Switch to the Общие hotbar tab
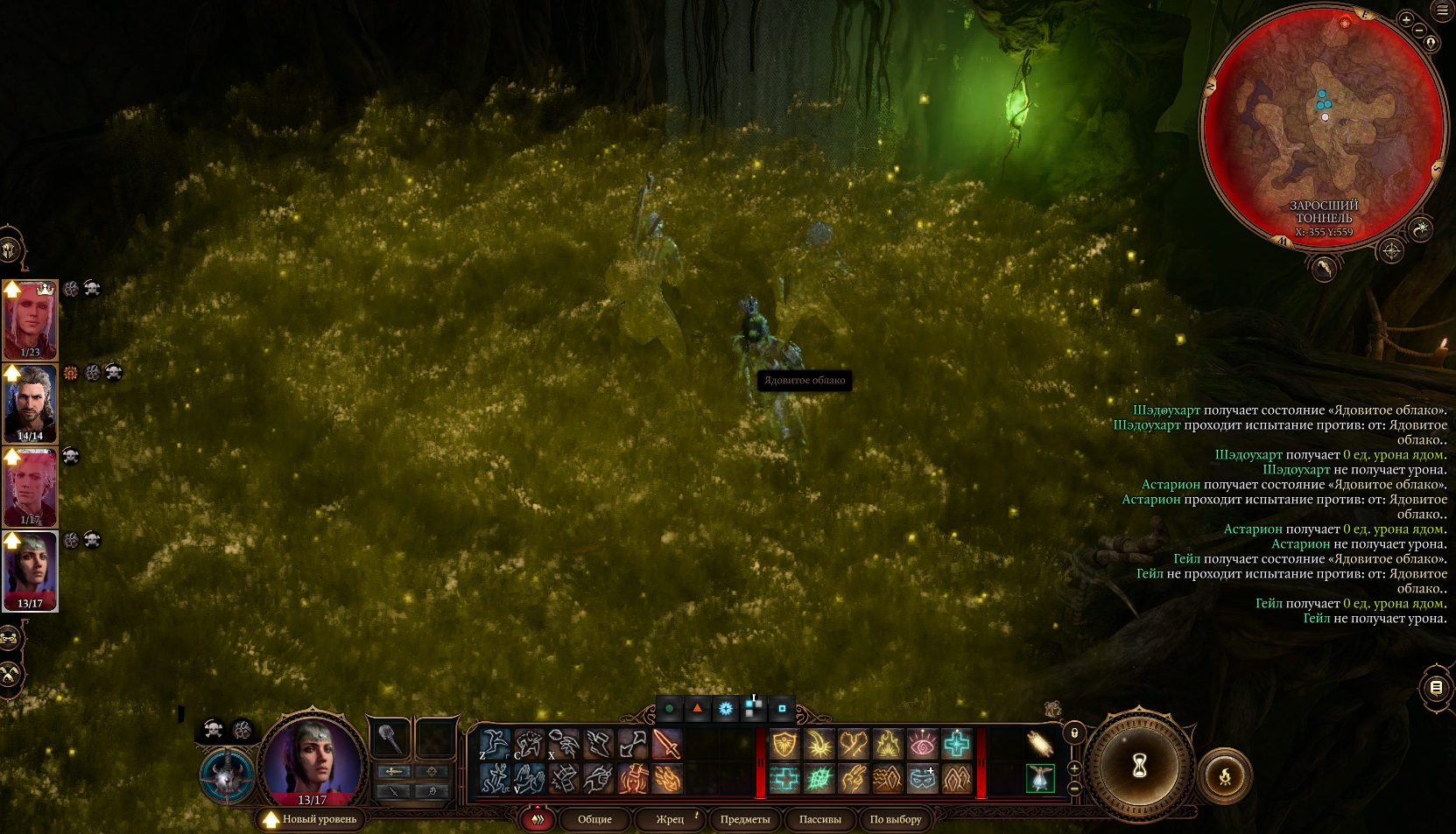1456x834 pixels. [594, 819]
